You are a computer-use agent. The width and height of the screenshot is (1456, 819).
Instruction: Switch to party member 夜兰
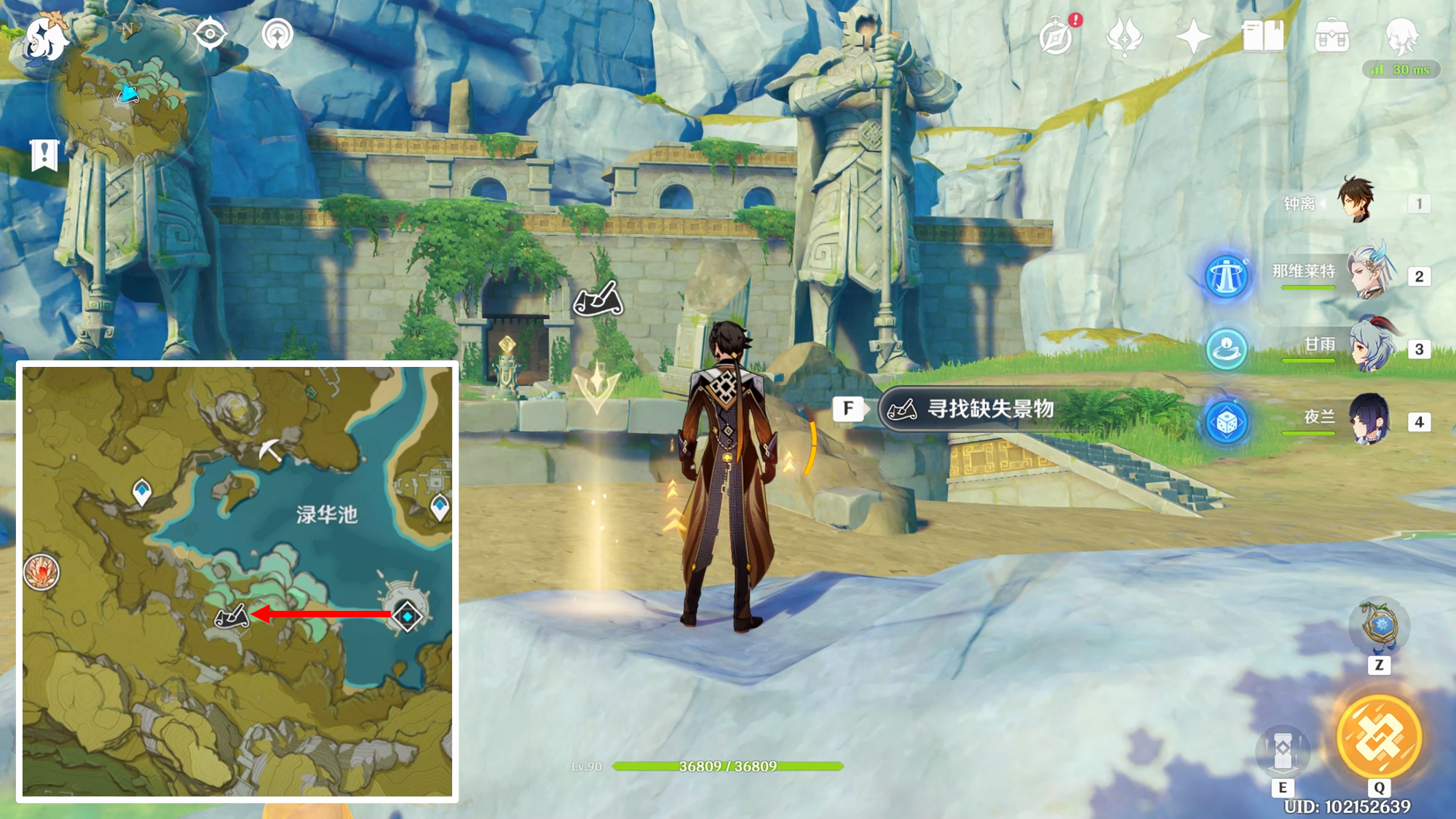coord(1372,420)
